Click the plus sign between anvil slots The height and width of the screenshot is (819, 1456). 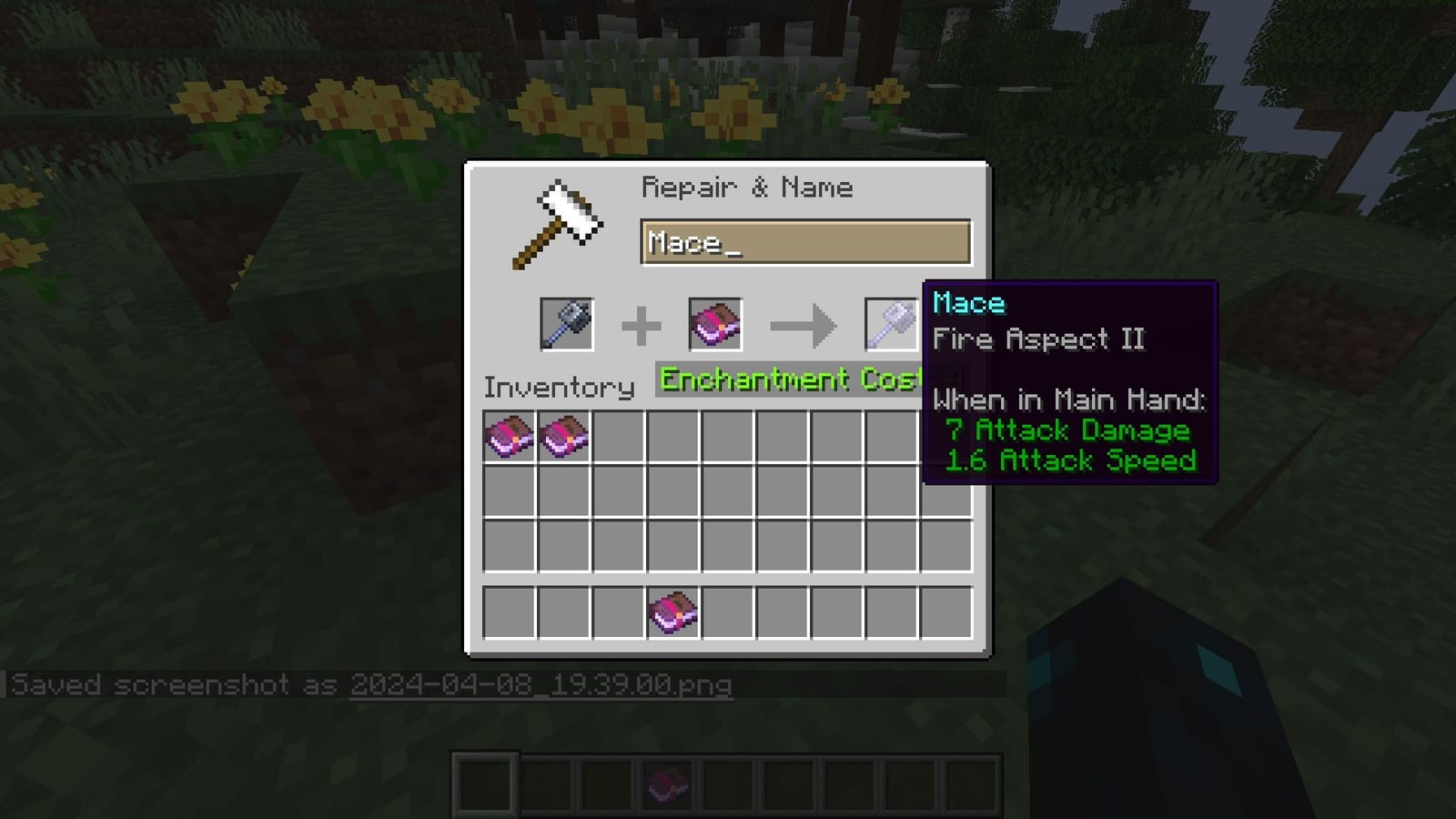643,325
